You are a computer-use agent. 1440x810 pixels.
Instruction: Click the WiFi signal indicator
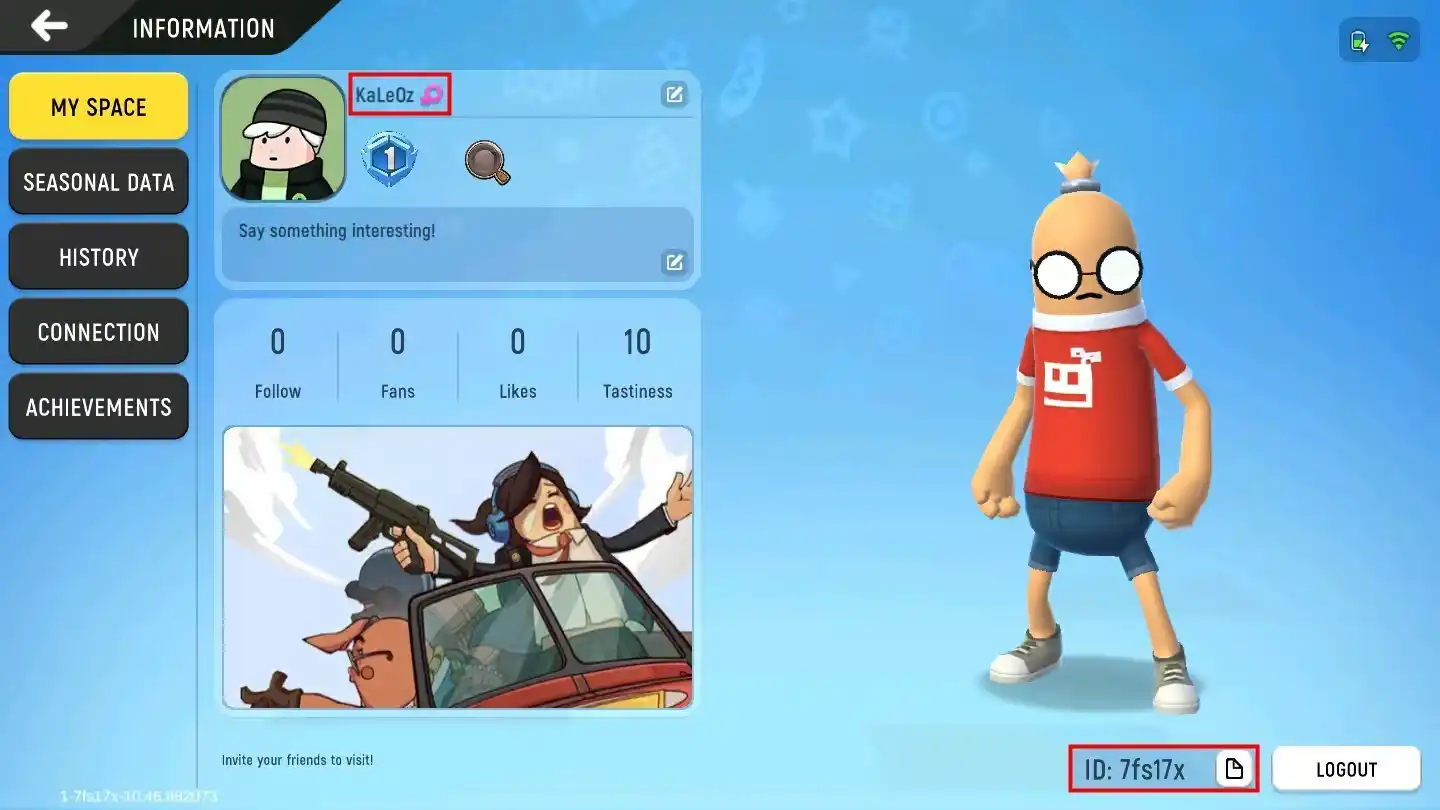pyautogui.click(x=1398, y=40)
